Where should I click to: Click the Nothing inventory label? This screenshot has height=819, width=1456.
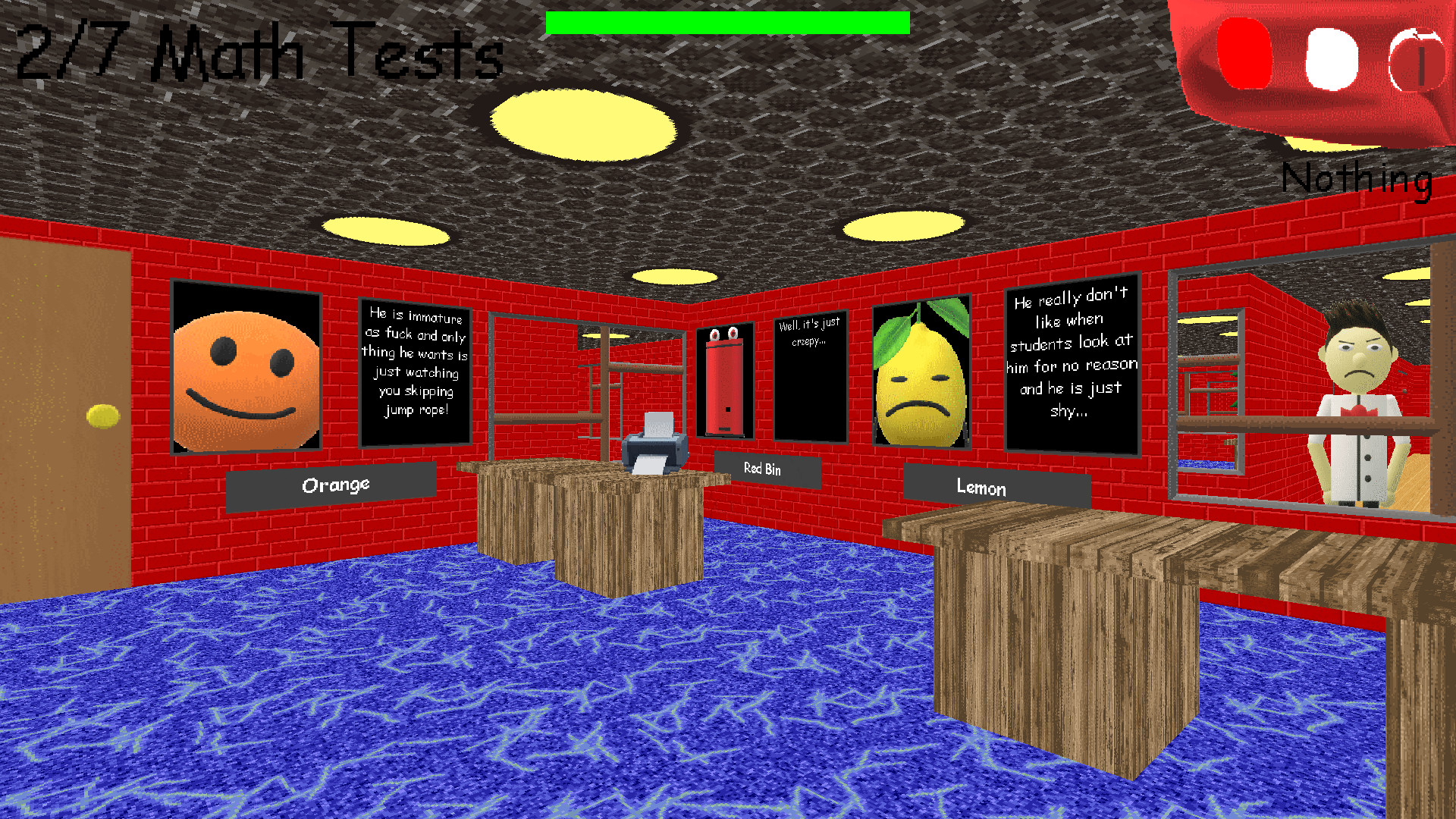pos(1357,178)
